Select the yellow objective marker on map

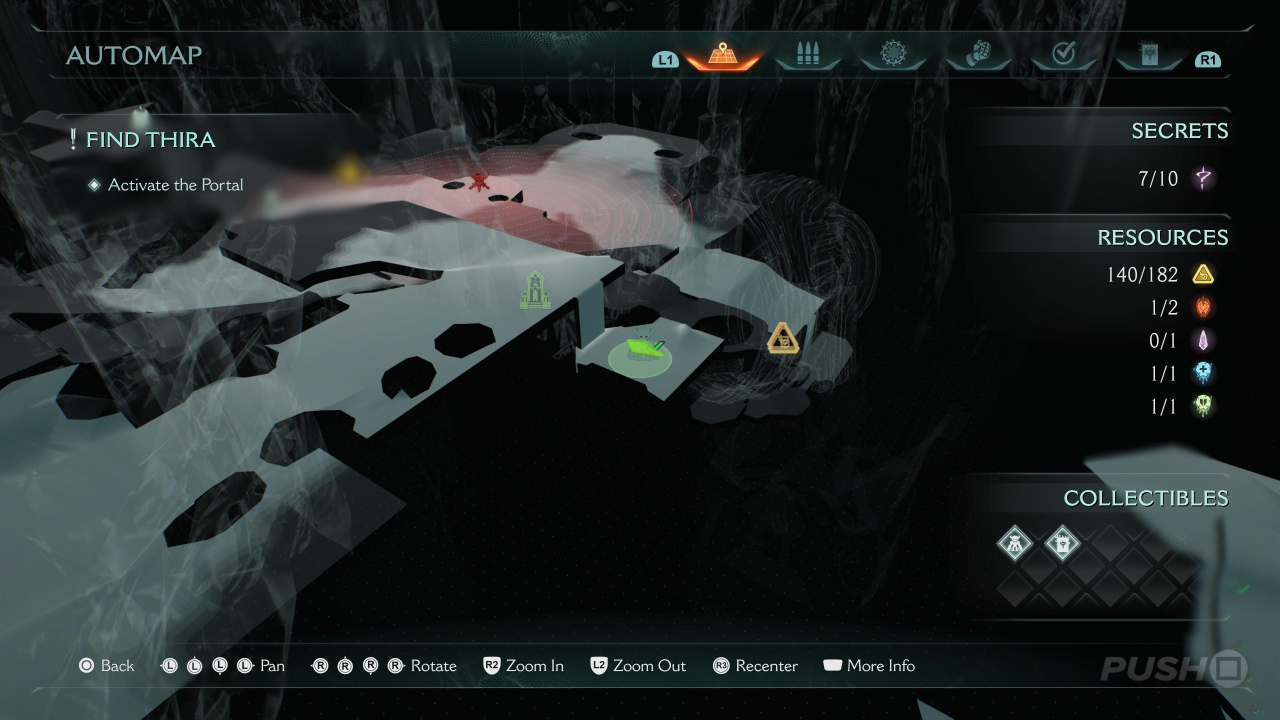[349, 170]
